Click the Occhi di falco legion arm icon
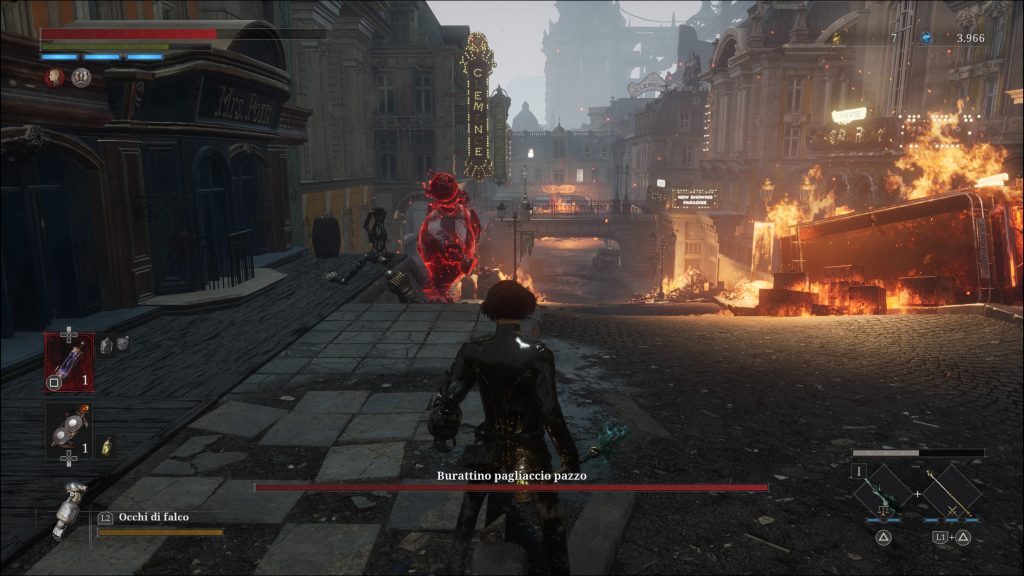The width and height of the screenshot is (1024, 576). pos(71,508)
